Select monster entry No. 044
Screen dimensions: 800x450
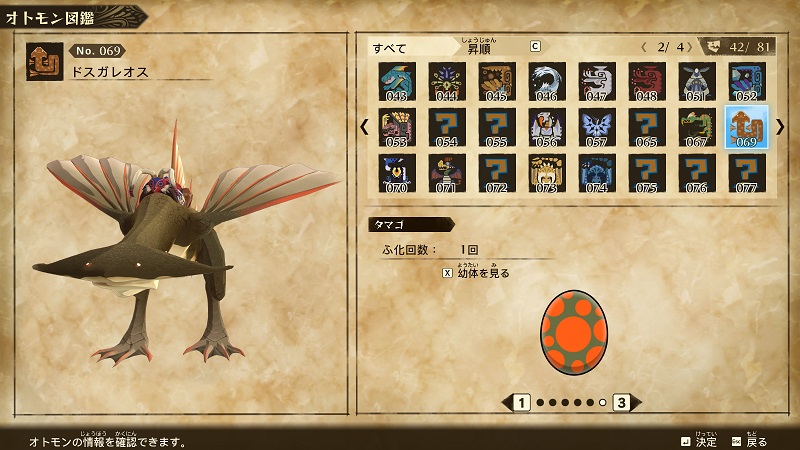pos(447,82)
